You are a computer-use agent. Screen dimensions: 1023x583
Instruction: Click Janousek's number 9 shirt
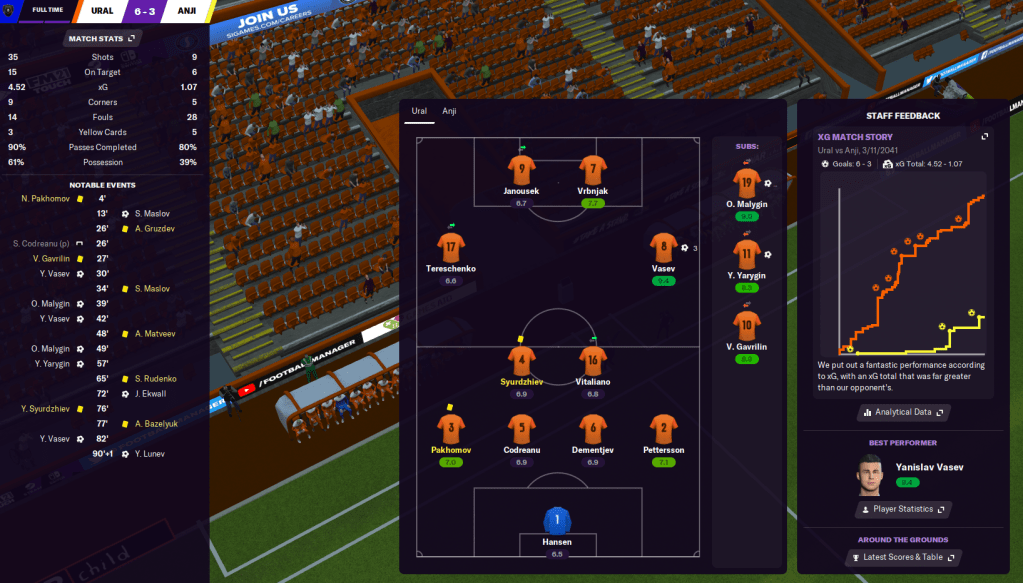520,169
